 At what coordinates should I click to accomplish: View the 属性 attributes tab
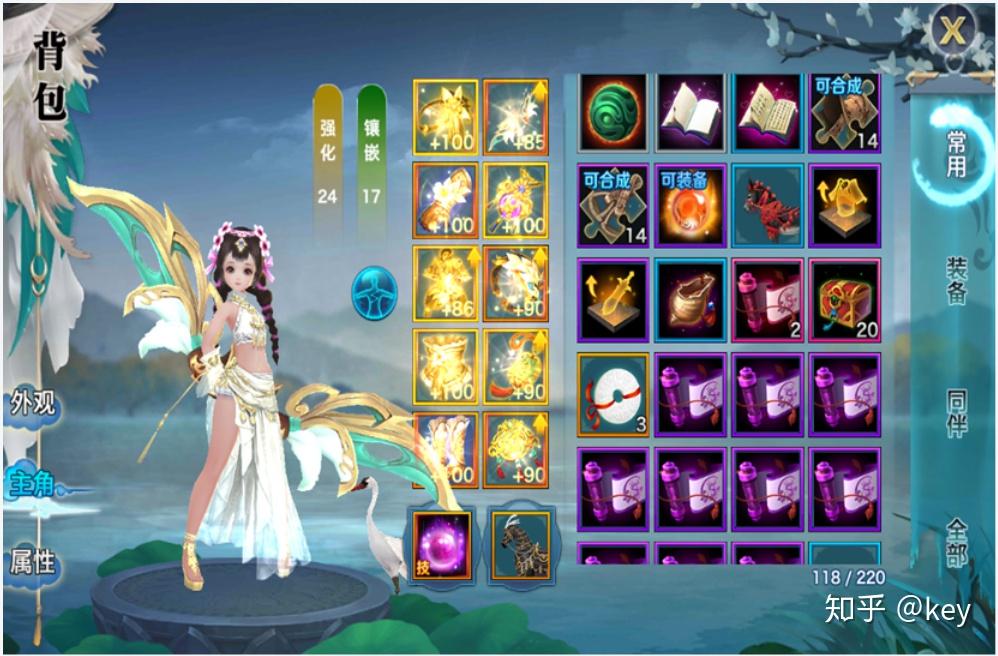coord(32,560)
